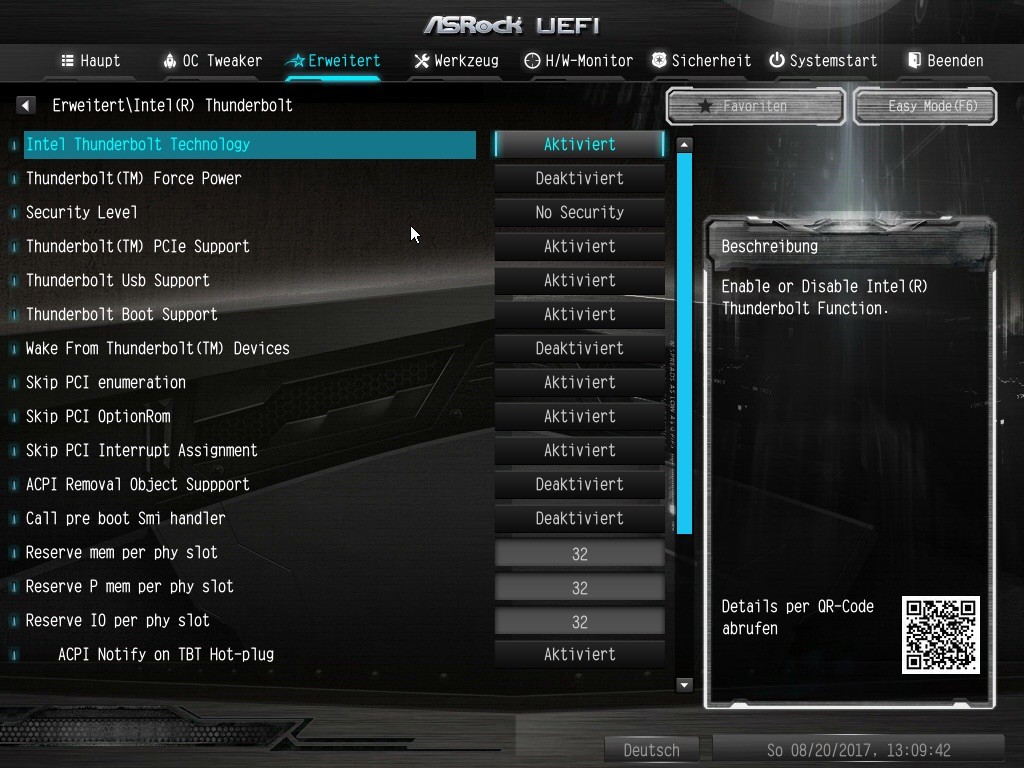The width and height of the screenshot is (1024, 768).
Task: Change the ACPI Notify on TBT Hot-plug value
Action: point(580,654)
